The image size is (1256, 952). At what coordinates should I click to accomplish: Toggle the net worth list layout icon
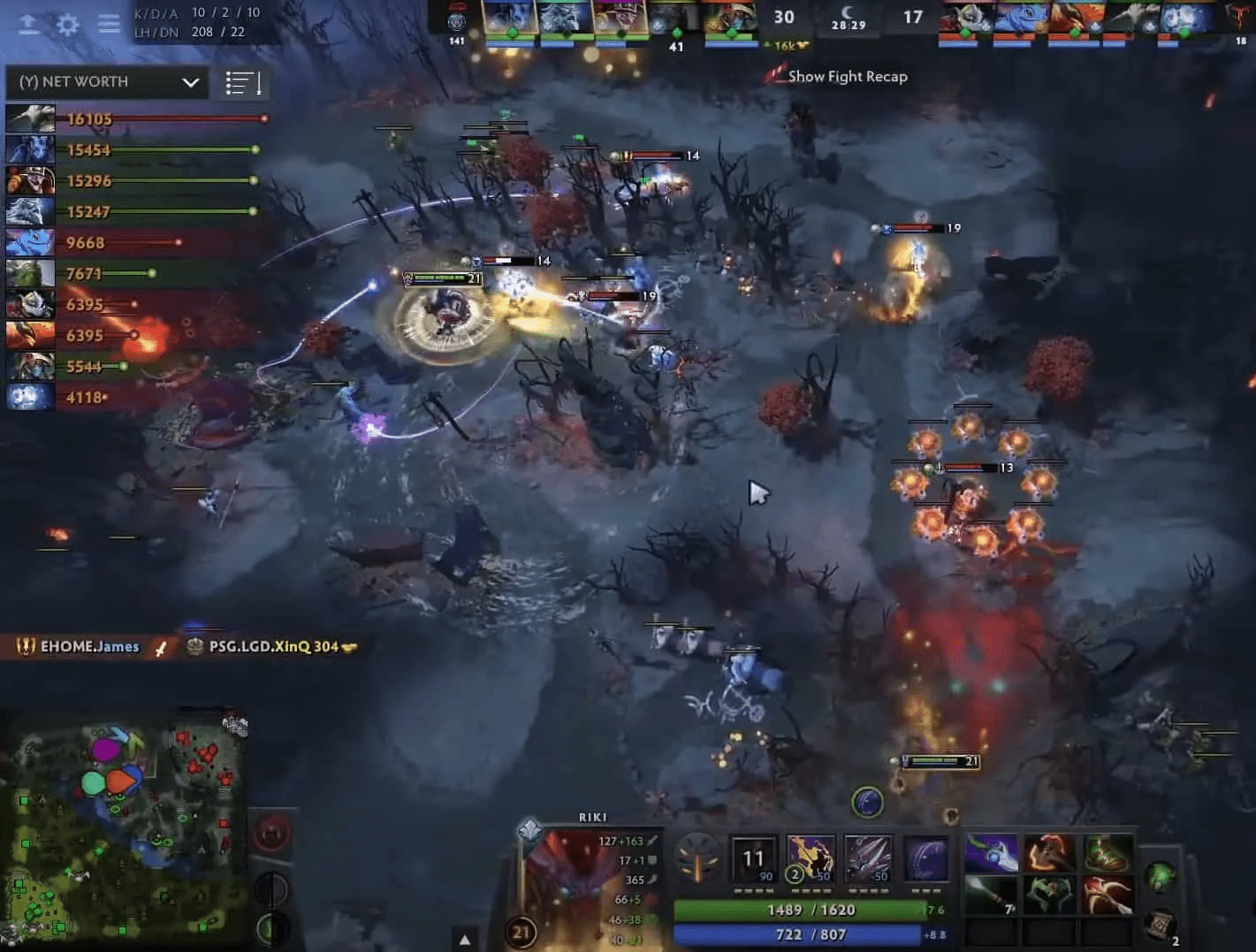[241, 82]
